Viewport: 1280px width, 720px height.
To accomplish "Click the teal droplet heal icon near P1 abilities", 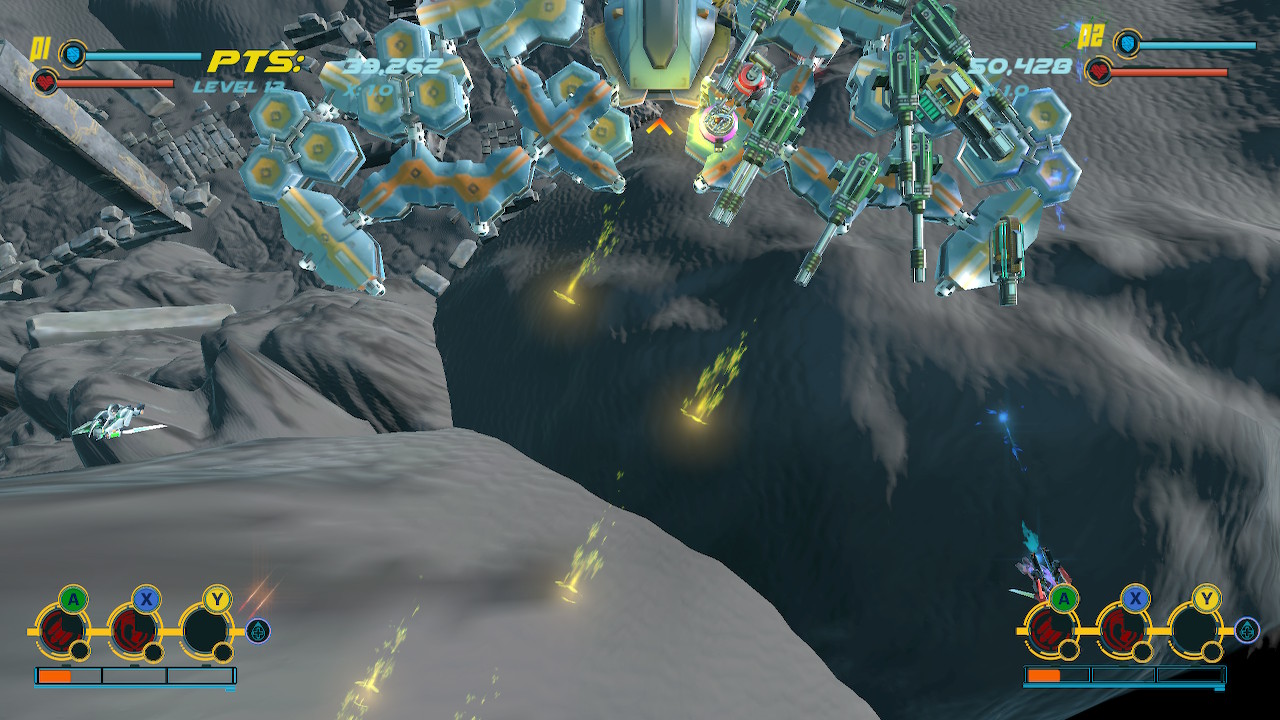I will coord(255,631).
